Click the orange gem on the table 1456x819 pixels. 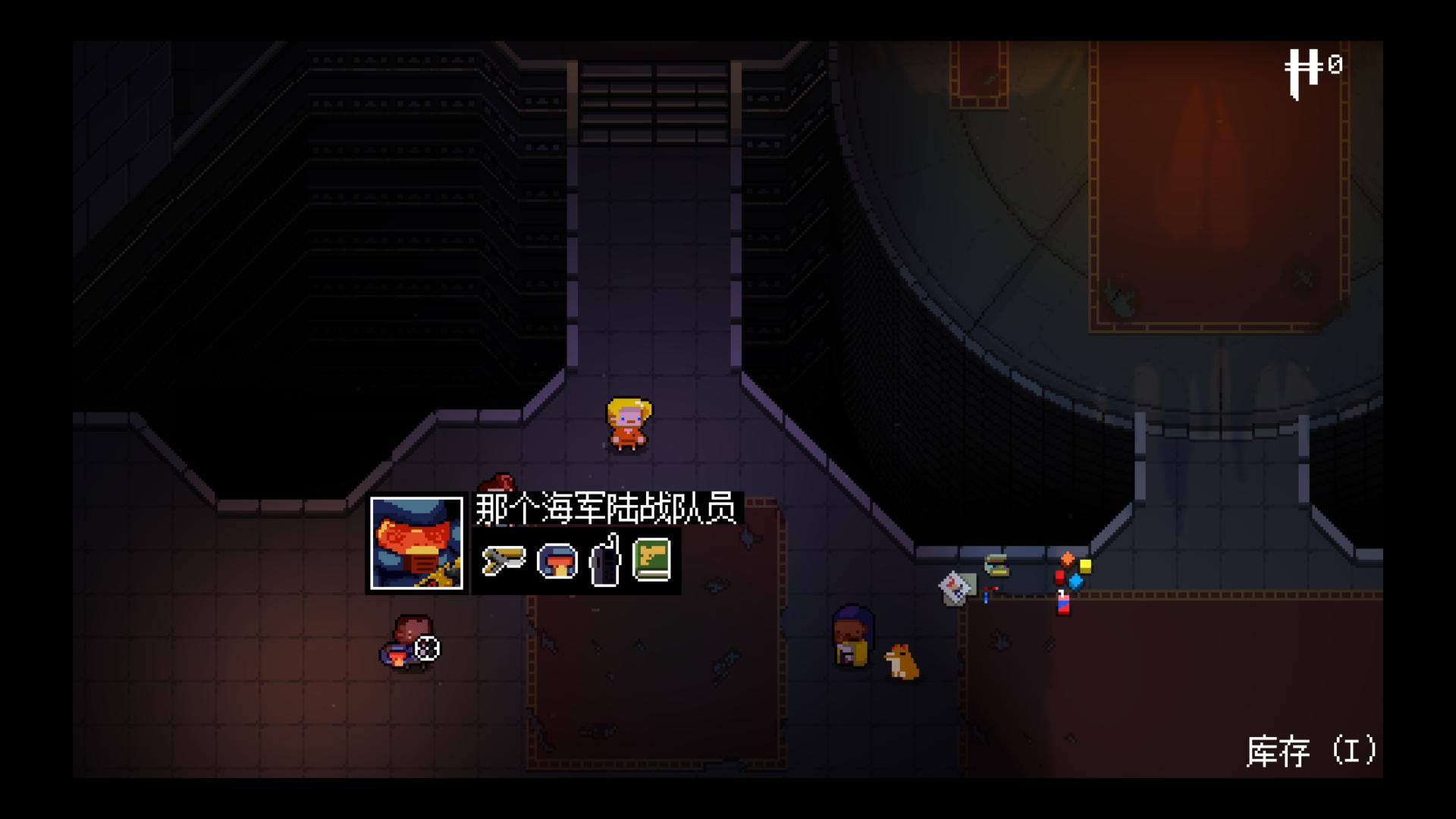1068,559
